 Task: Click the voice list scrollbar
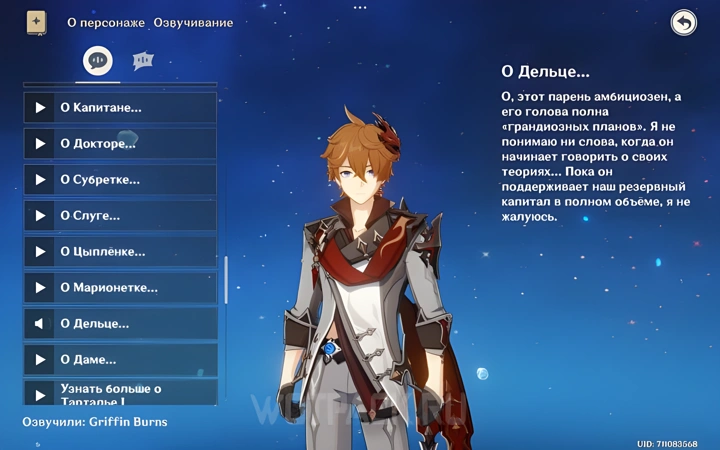(226, 280)
